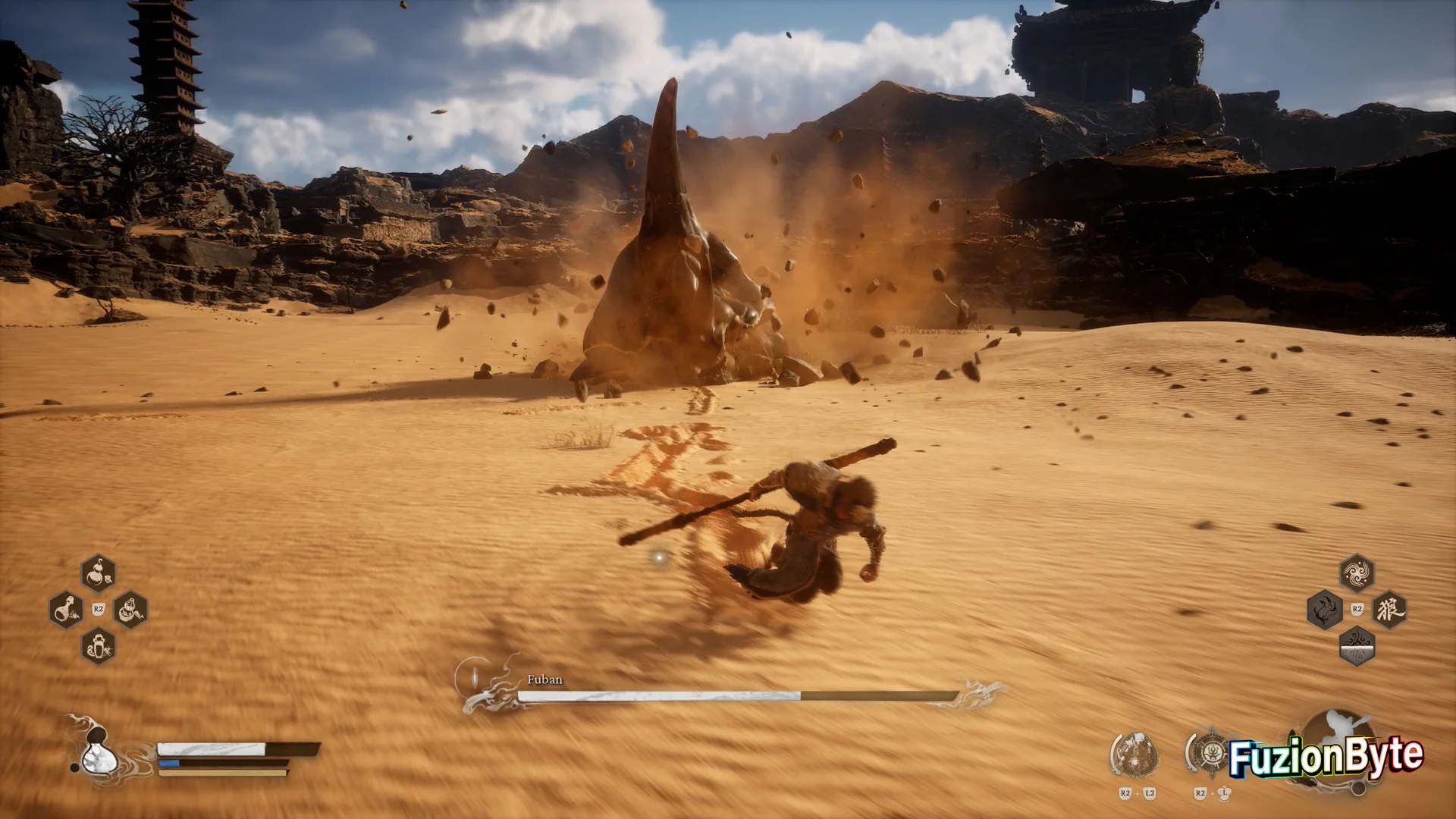Activate the swirling wind spell icon
The width and height of the screenshot is (1456, 819).
click(1357, 573)
